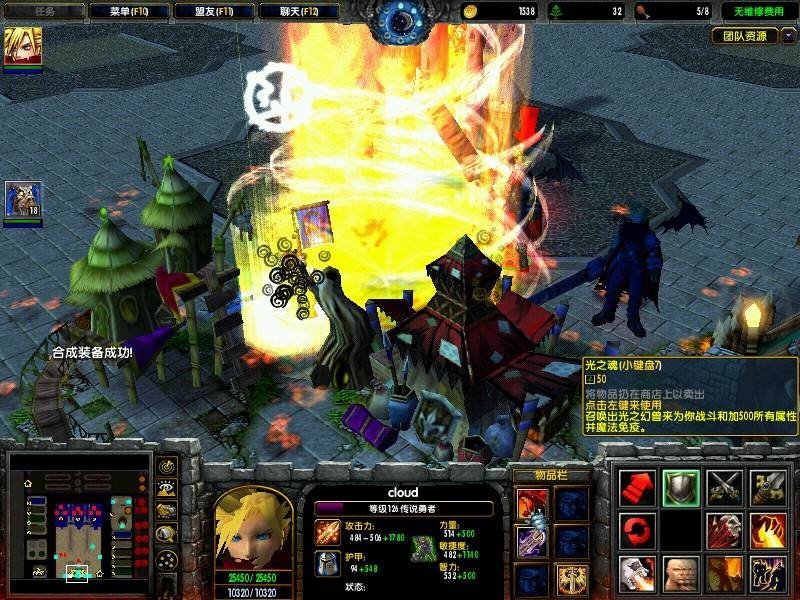Activate the red circular Stop command
This screenshot has width=800, height=600.
coord(638,529)
